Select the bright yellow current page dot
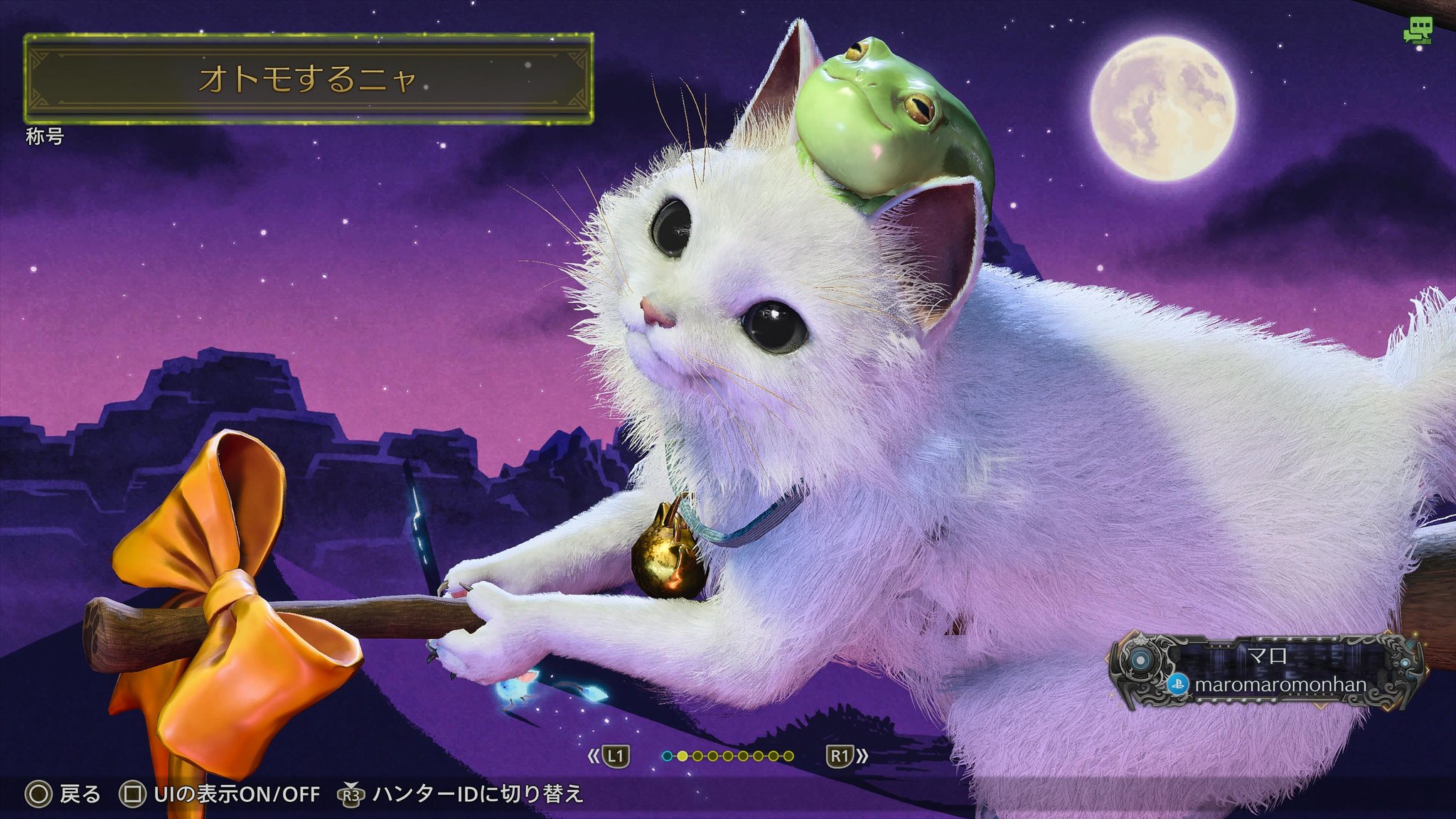 click(x=682, y=756)
